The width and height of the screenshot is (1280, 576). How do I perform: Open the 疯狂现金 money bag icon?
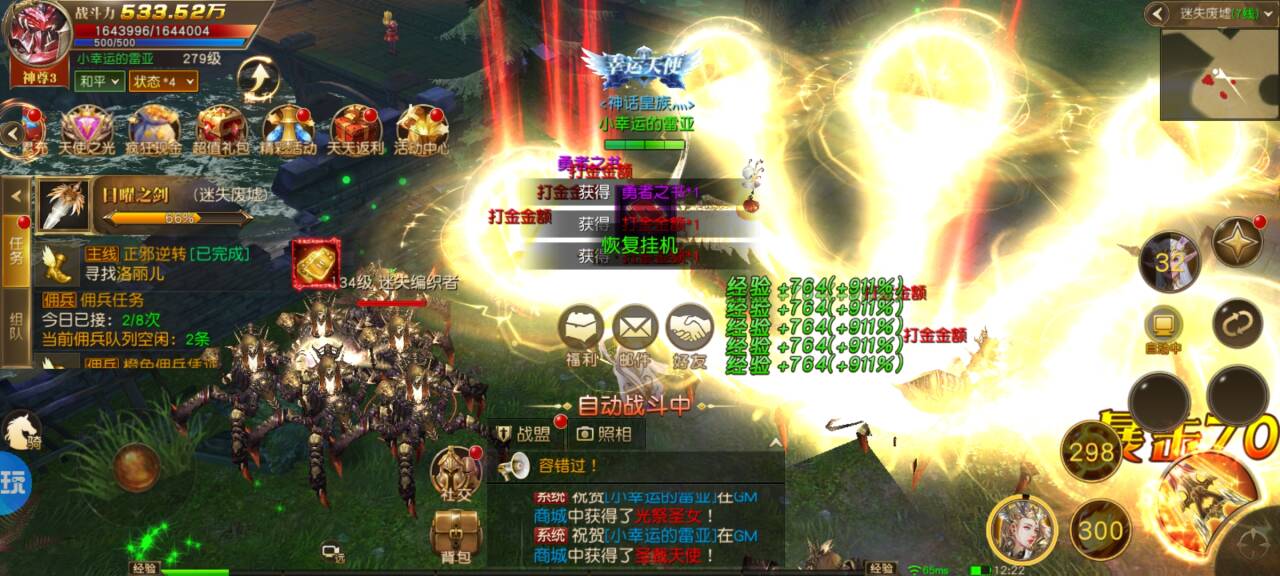[x=153, y=128]
